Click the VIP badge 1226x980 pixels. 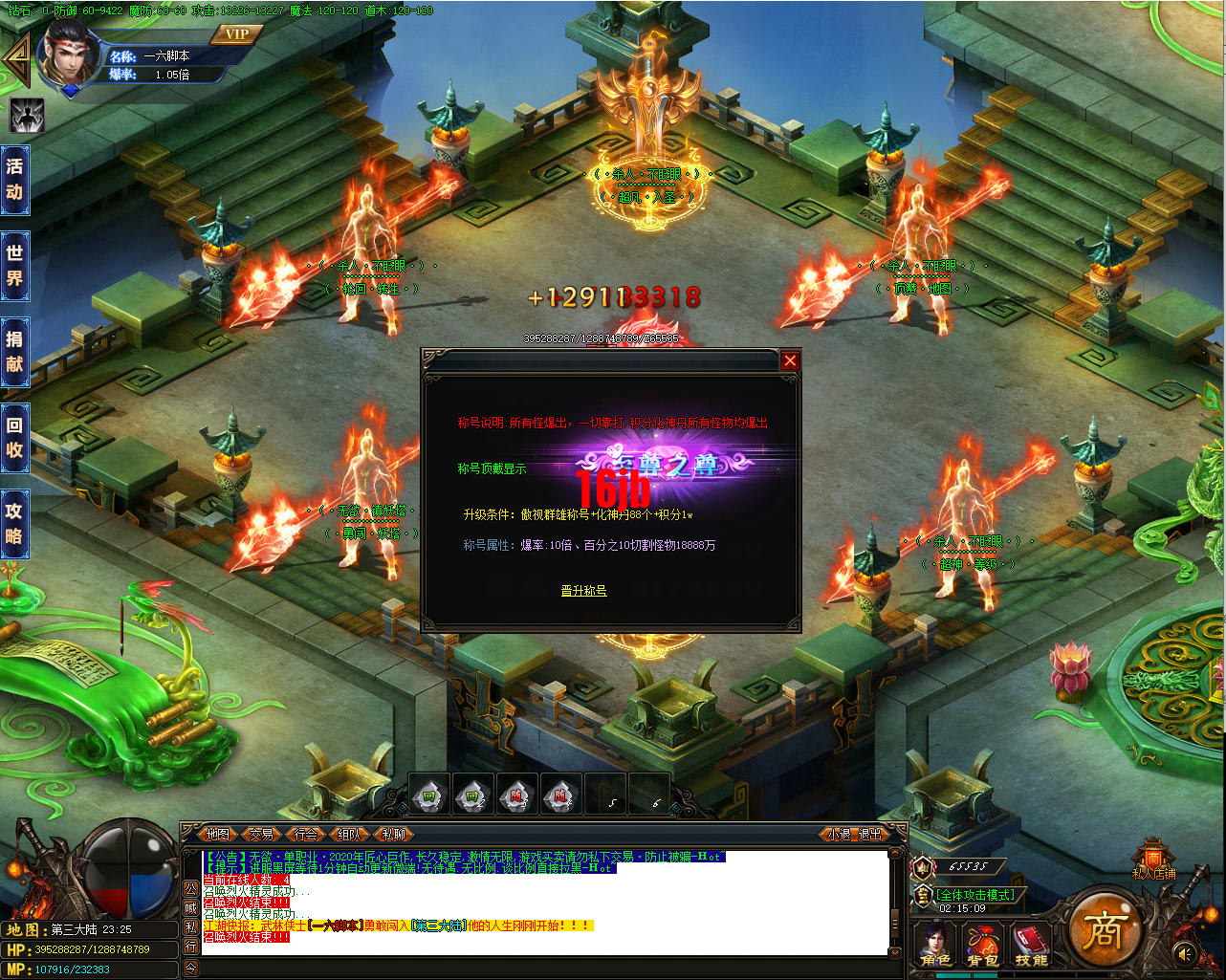[x=236, y=34]
